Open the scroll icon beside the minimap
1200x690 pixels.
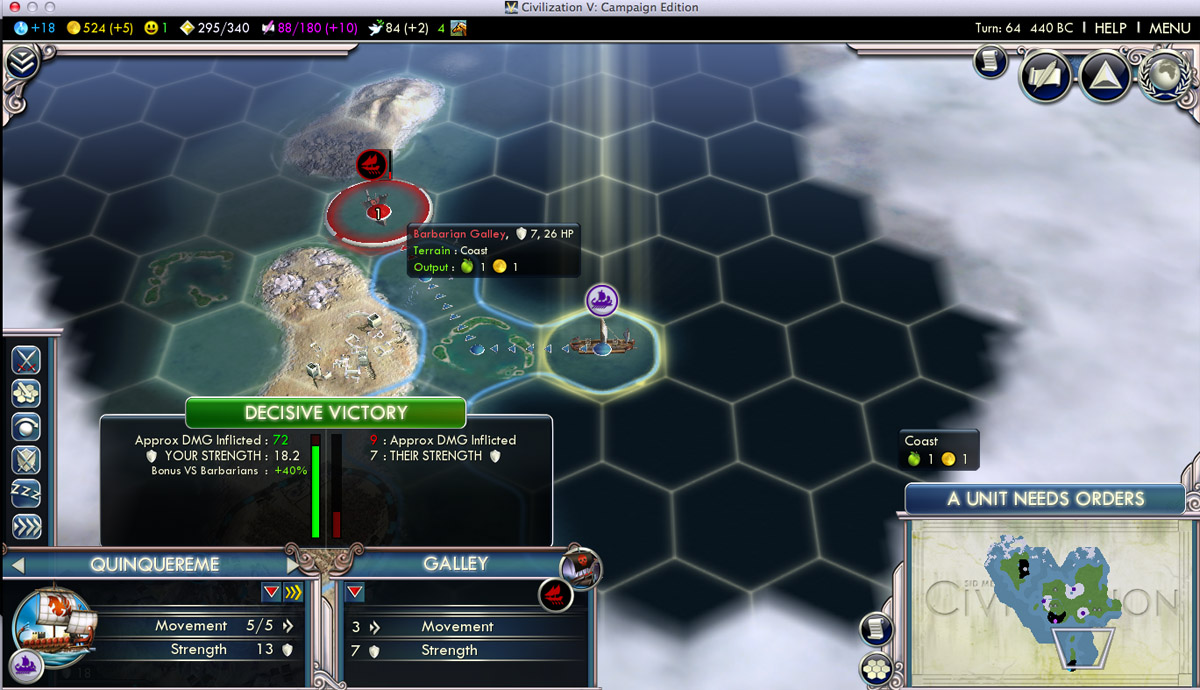pyautogui.click(x=876, y=628)
